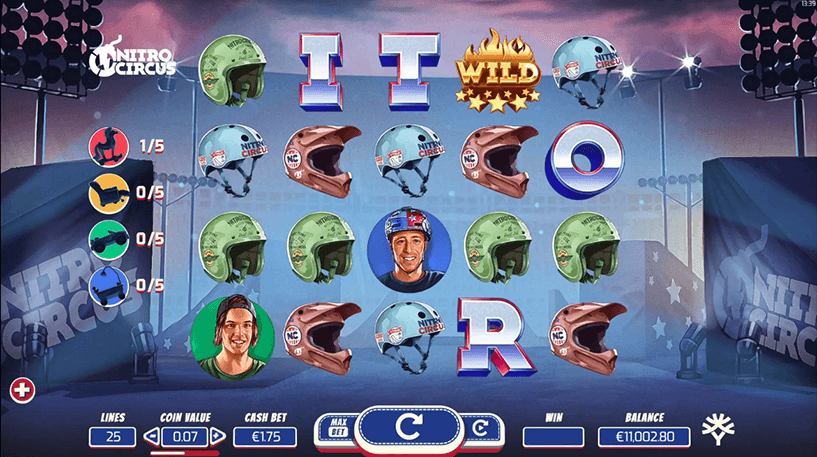Decrease the coin value with left arrow

coord(152,437)
